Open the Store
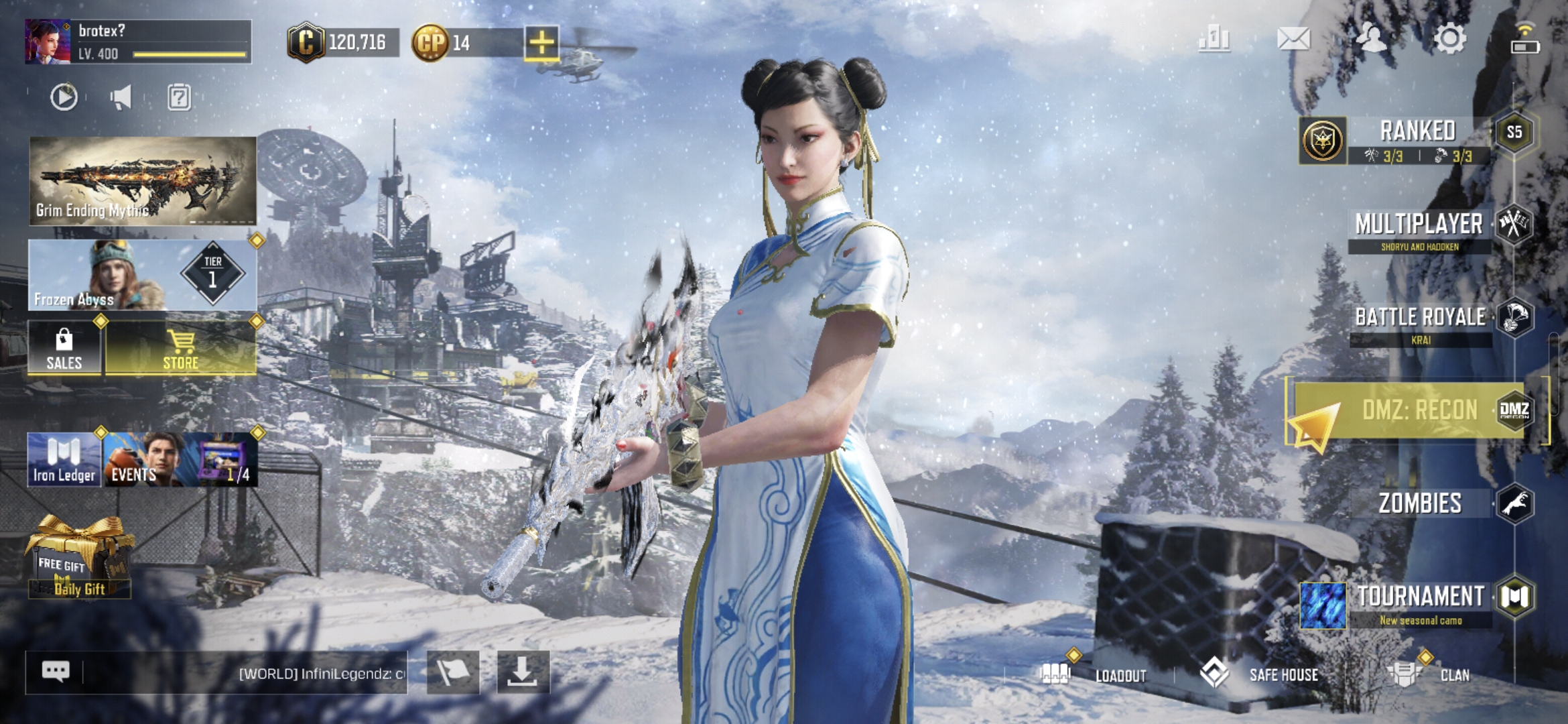The height and width of the screenshot is (724, 1568). click(x=180, y=349)
